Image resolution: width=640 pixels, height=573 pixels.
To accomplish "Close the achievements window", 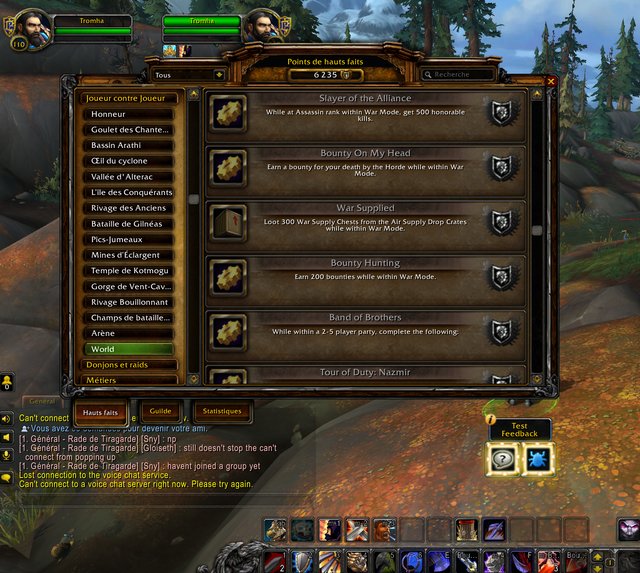I will (551, 81).
